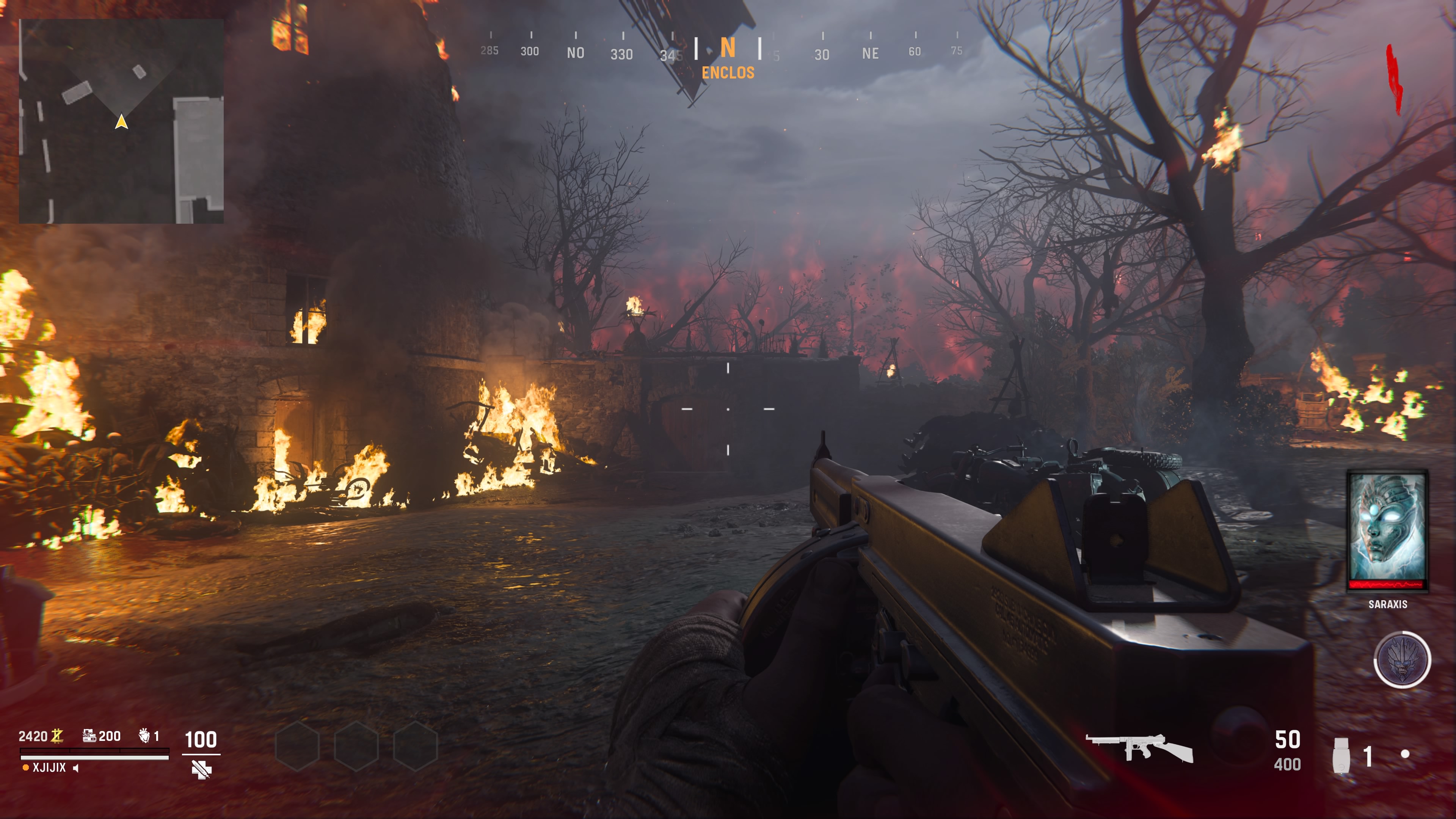Image resolution: width=1456 pixels, height=819 pixels.
Task: Select the NO heading on the compass
Action: [576, 54]
